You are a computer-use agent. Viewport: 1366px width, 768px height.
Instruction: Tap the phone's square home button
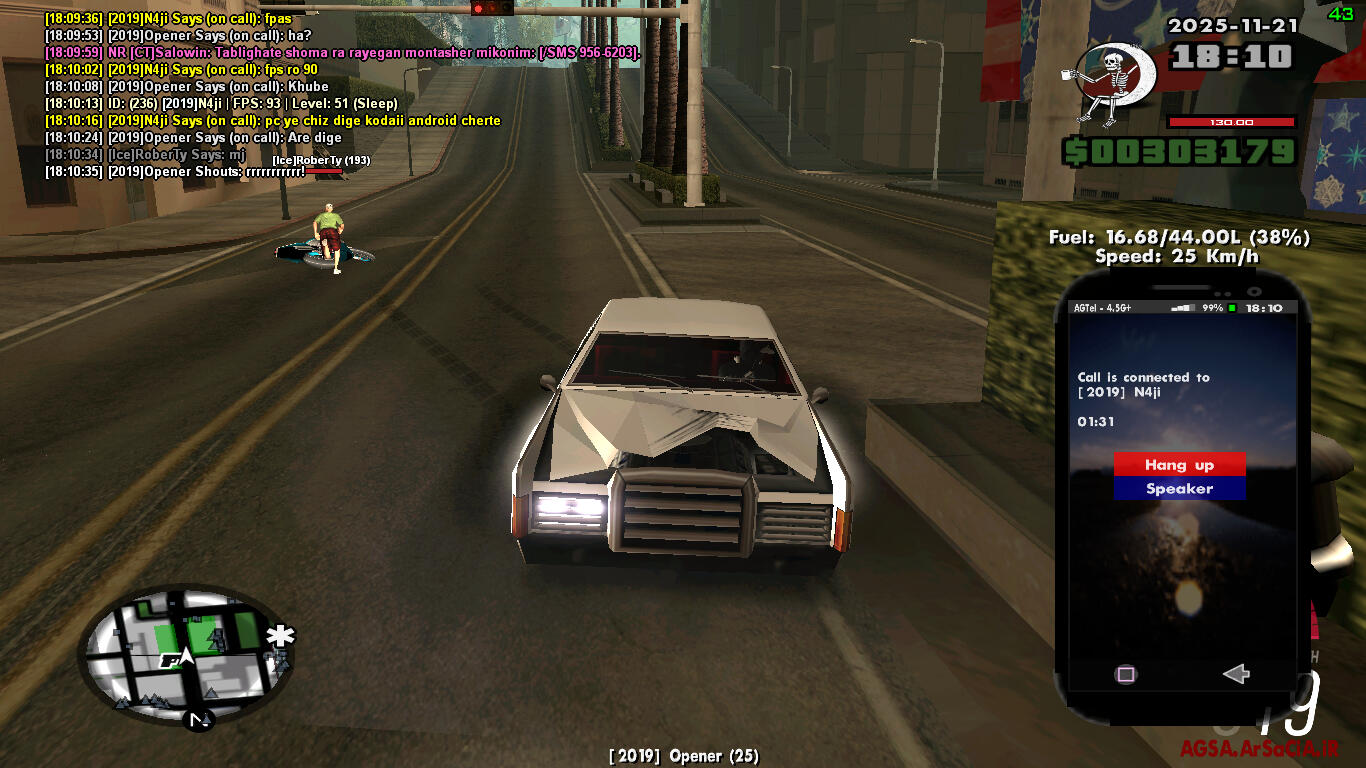point(1126,674)
